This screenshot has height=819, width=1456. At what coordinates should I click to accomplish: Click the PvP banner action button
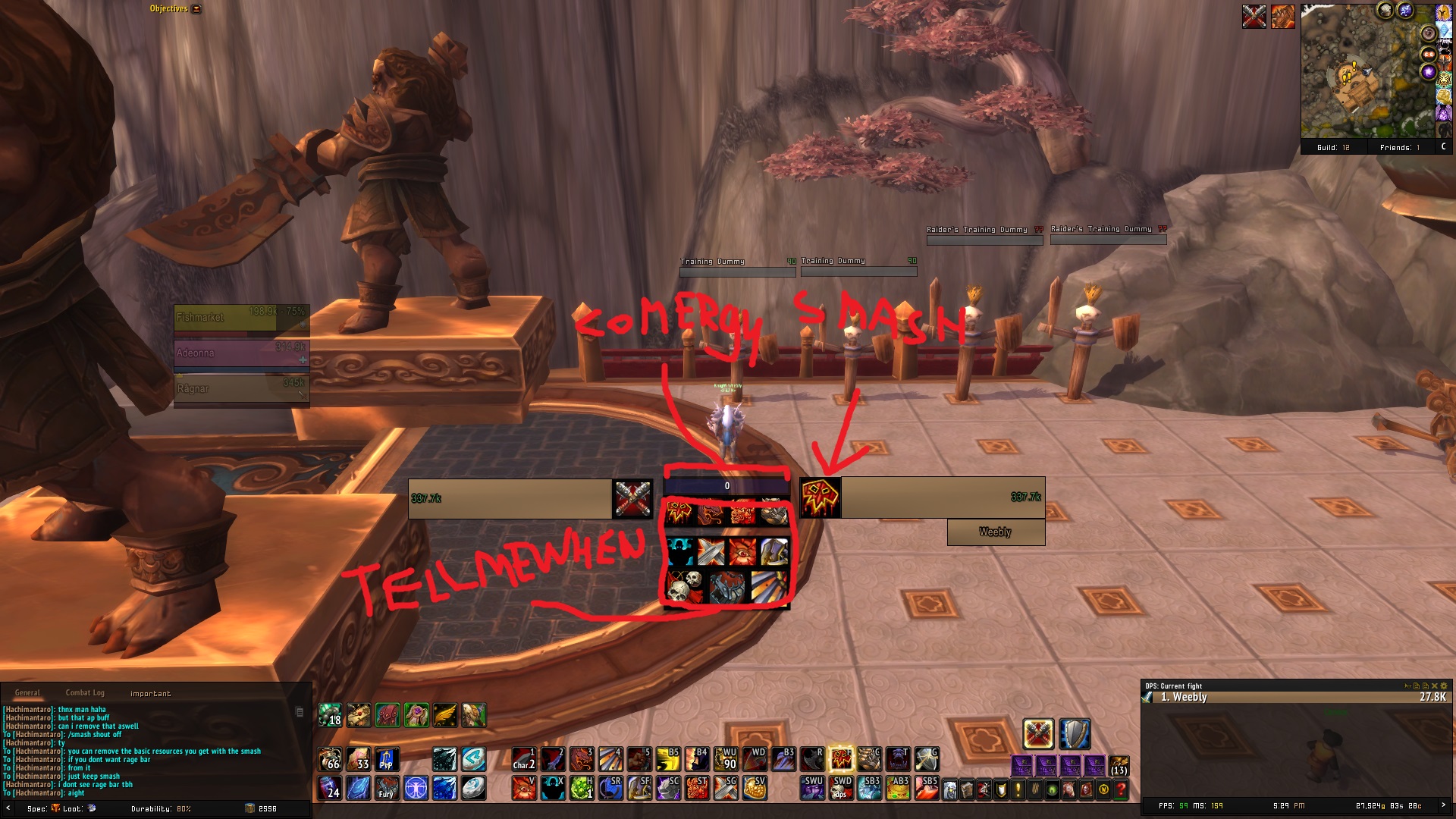[x=387, y=759]
